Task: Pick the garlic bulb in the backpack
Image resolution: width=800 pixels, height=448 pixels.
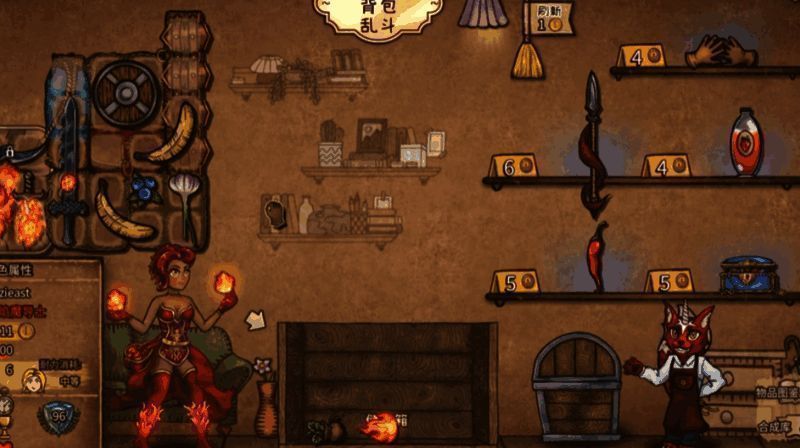Action: [186, 192]
